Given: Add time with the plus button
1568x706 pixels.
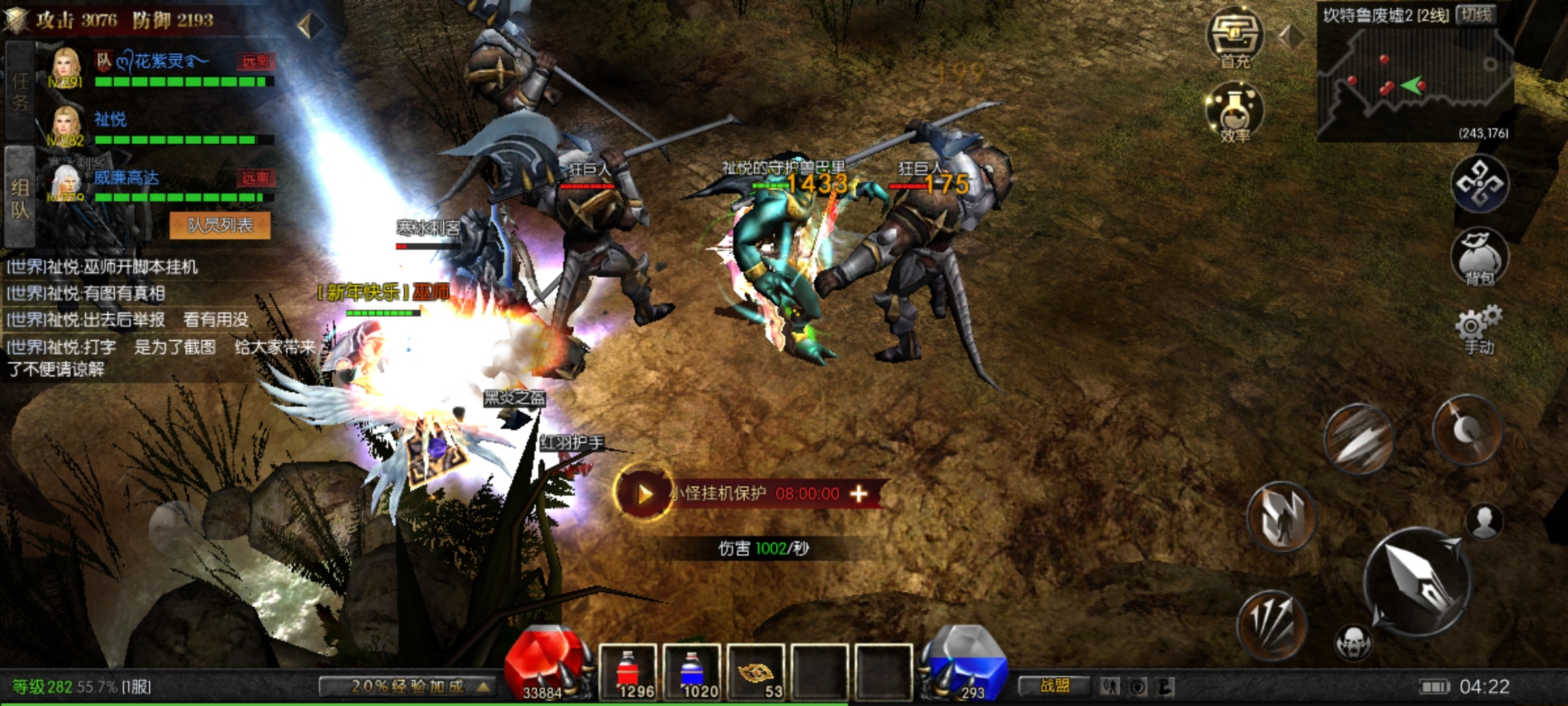Looking at the screenshot, I should coord(858,494).
